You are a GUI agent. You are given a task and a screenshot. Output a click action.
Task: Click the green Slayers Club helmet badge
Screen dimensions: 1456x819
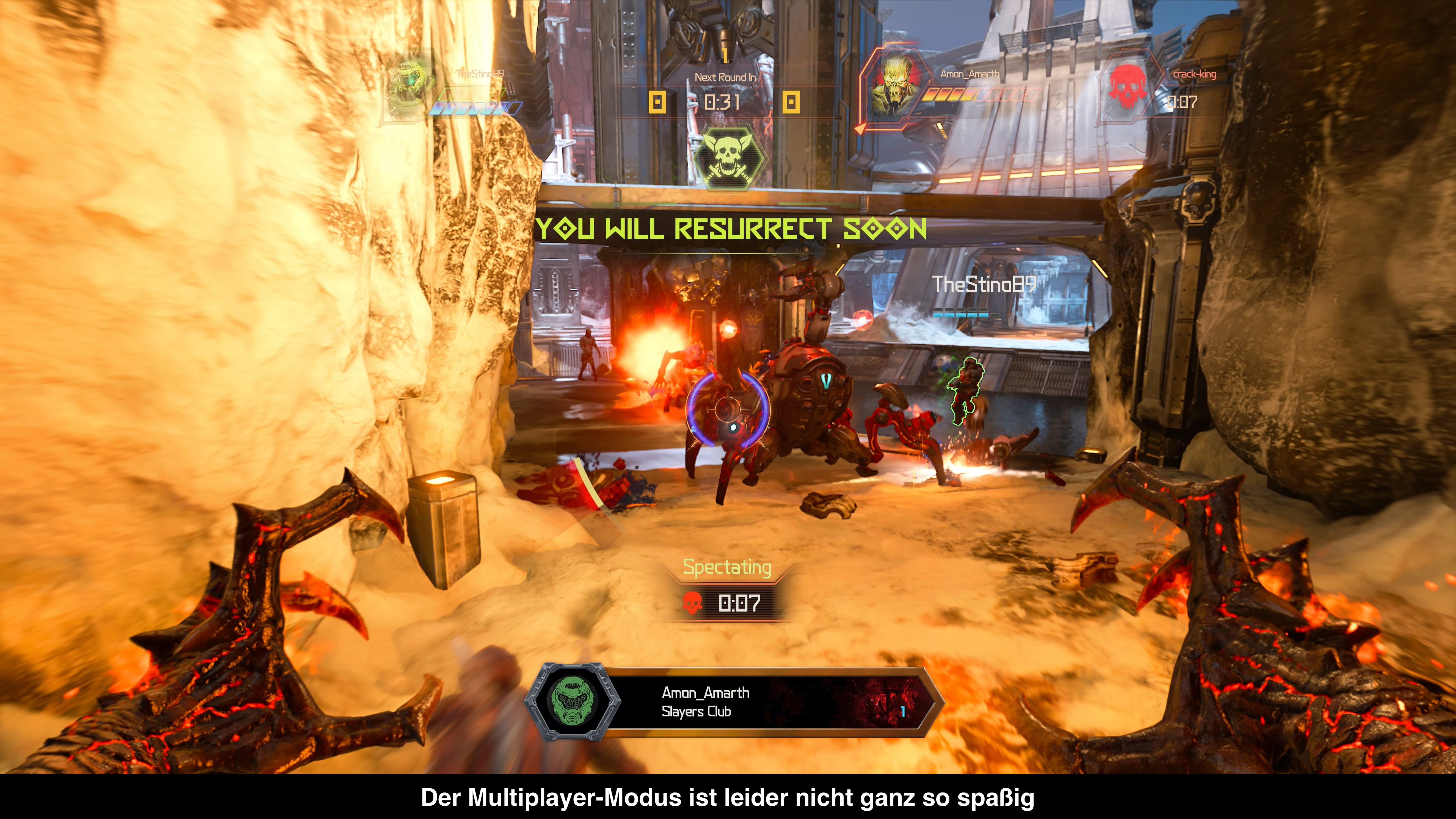(x=572, y=701)
